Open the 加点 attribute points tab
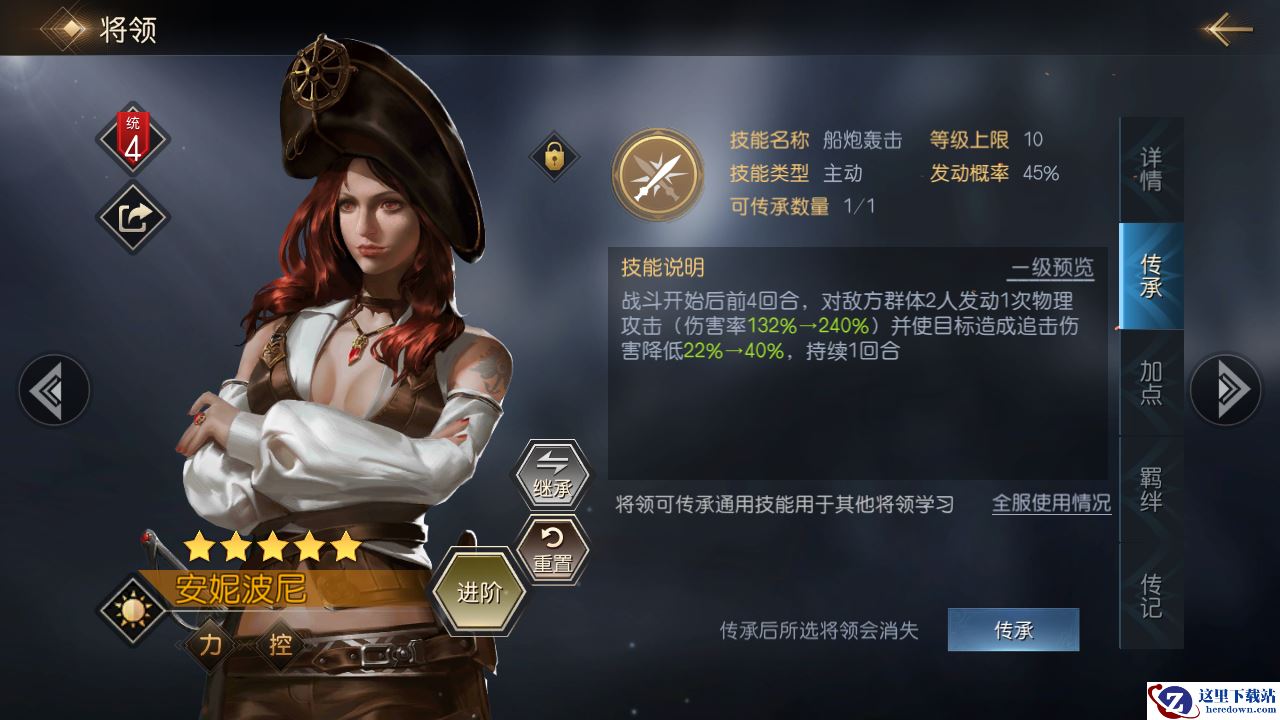This screenshot has height=720, width=1280. point(1151,383)
